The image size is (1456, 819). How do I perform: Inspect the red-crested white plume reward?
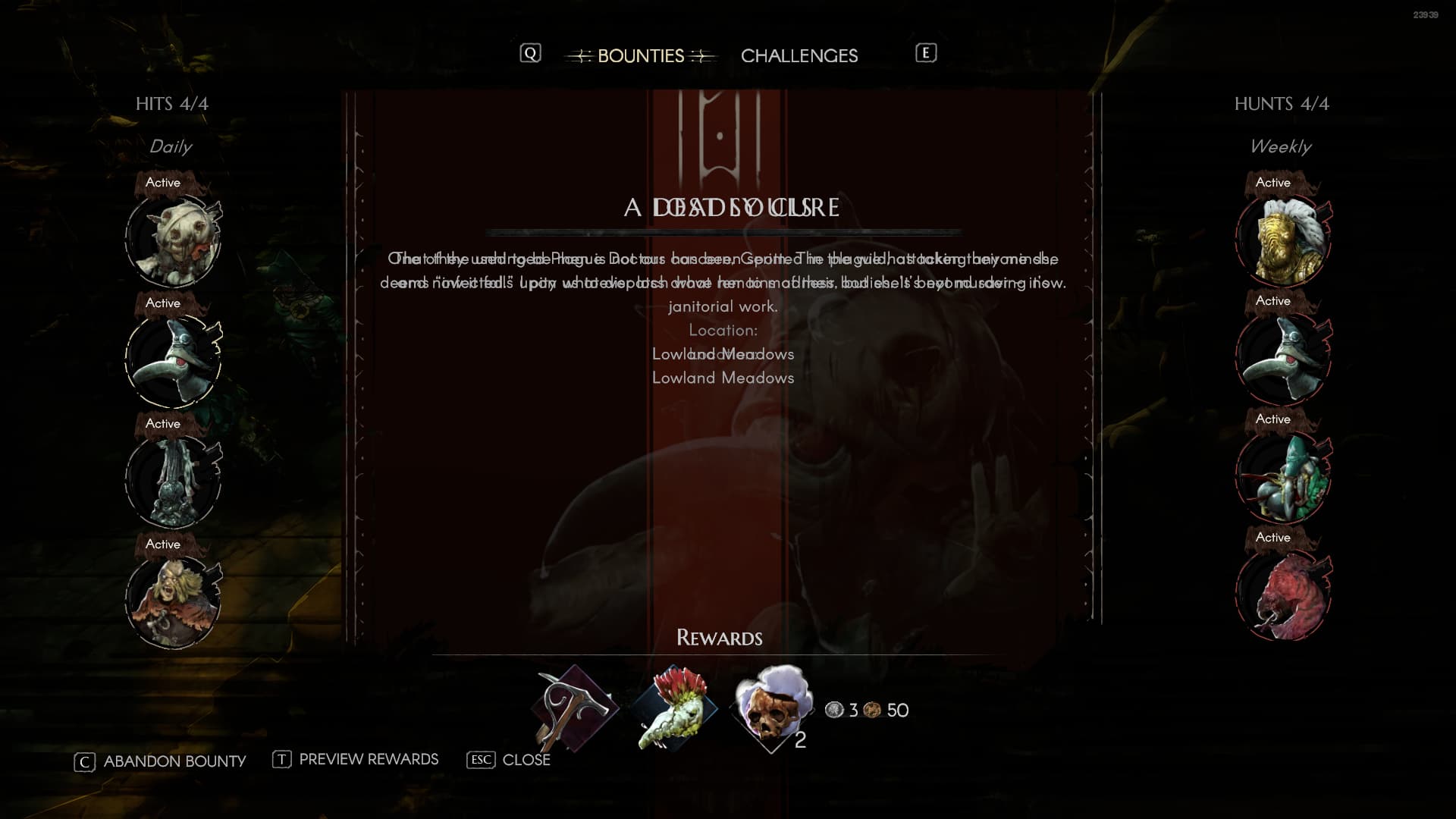coord(673,708)
